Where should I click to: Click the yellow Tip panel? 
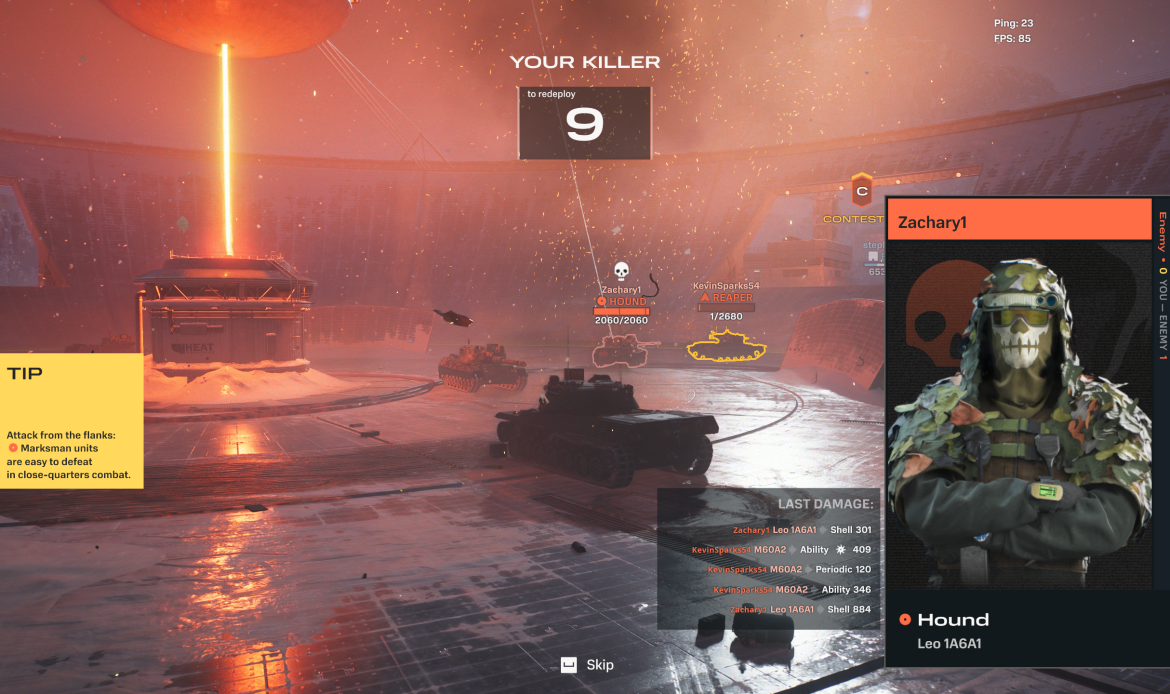tap(71, 420)
